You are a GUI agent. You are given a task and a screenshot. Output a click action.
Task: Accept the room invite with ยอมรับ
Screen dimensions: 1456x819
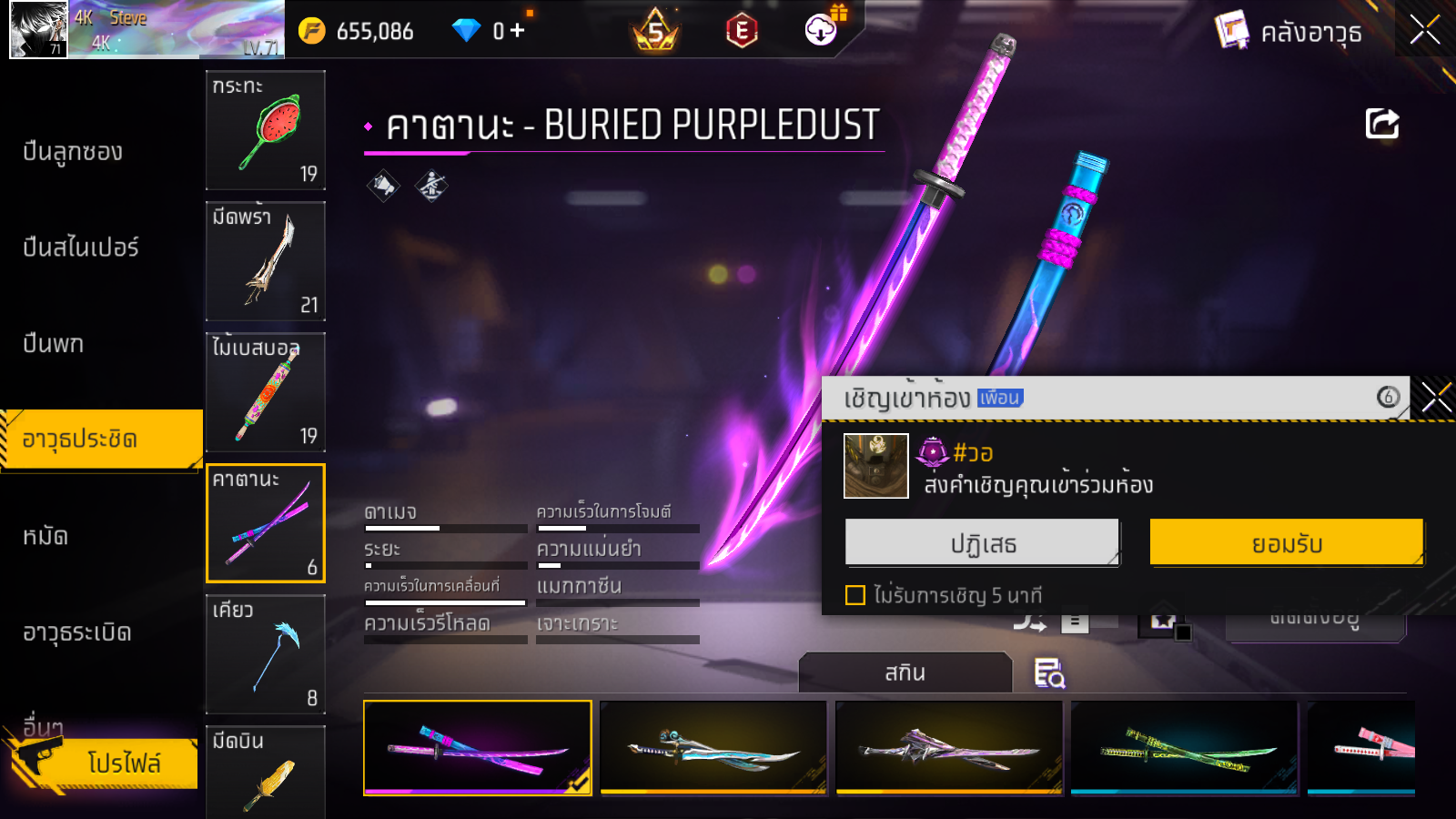pyautogui.click(x=1286, y=543)
